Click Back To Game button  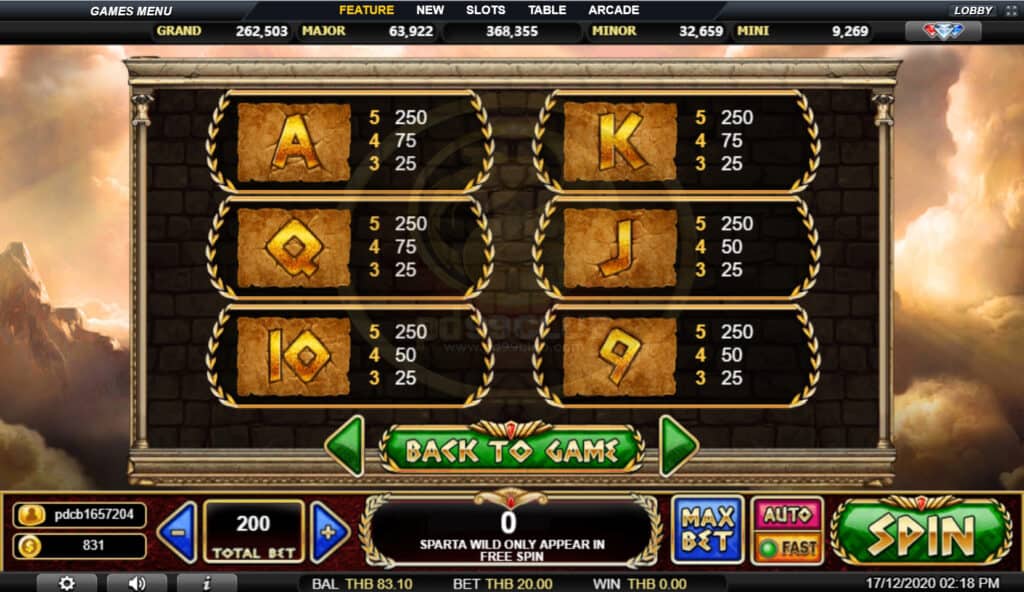(511, 450)
